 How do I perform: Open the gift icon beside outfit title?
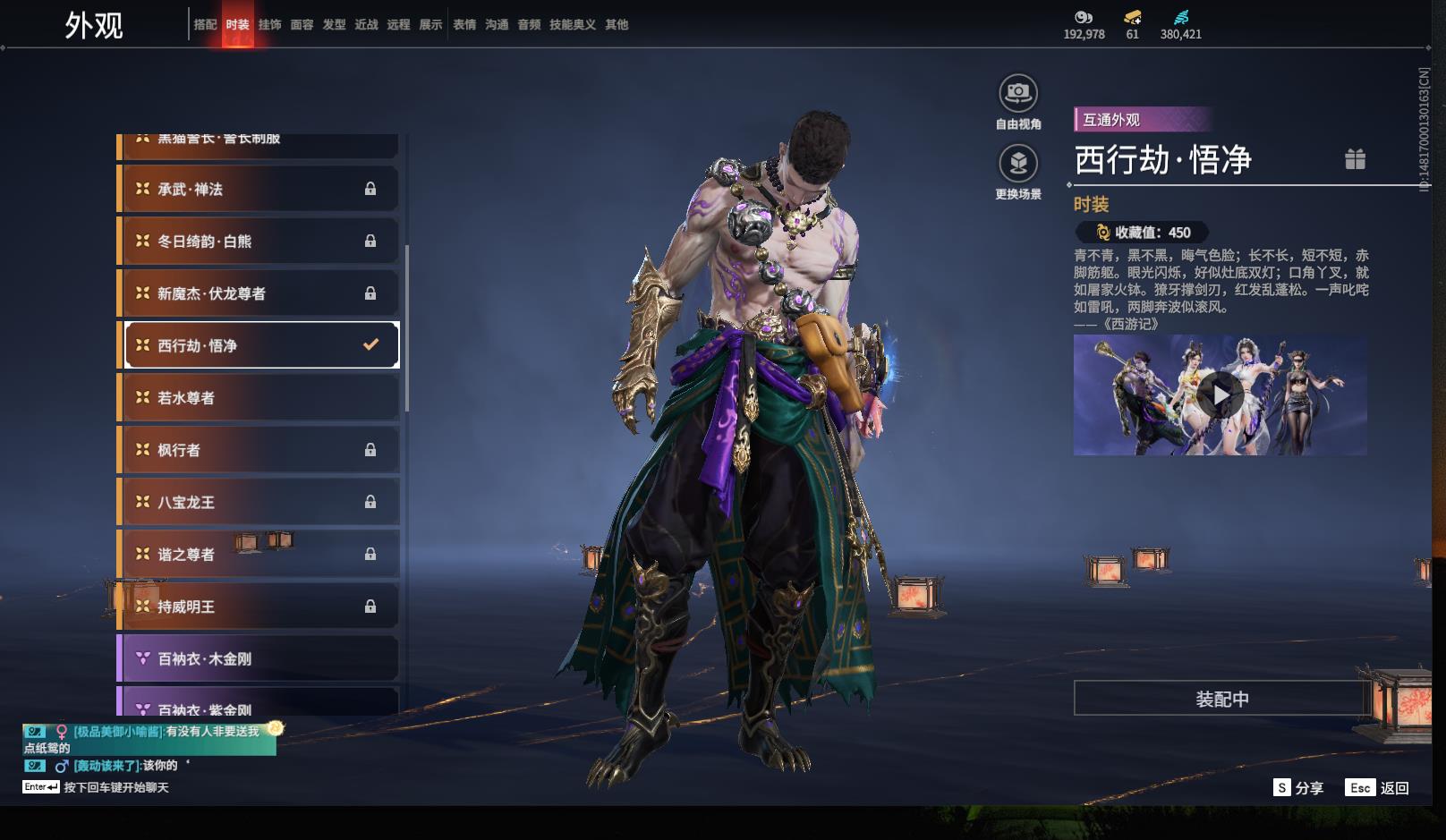pyautogui.click(x=1355, y=159)
